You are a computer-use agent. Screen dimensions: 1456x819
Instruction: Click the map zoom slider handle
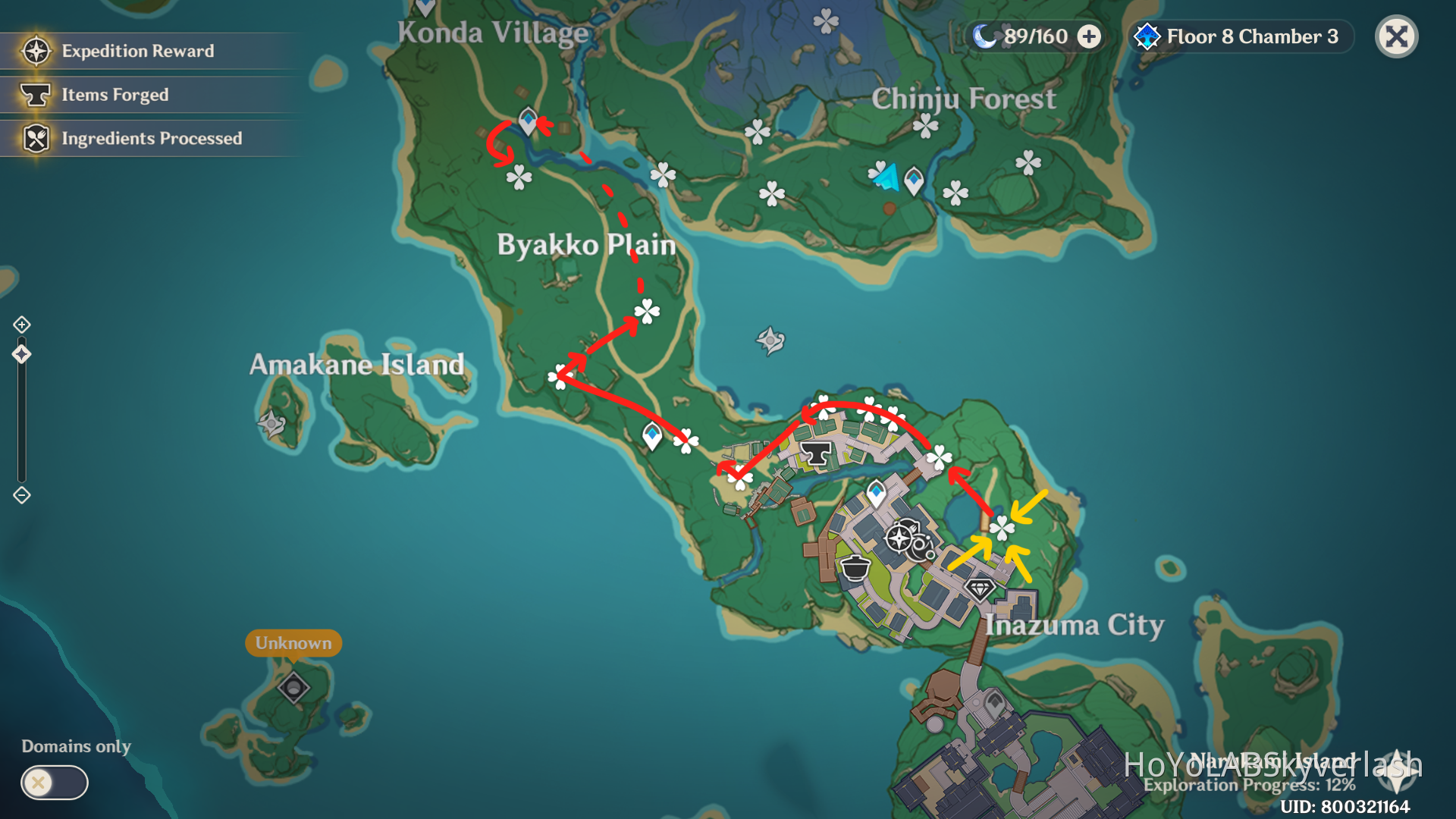click(22, 353)
